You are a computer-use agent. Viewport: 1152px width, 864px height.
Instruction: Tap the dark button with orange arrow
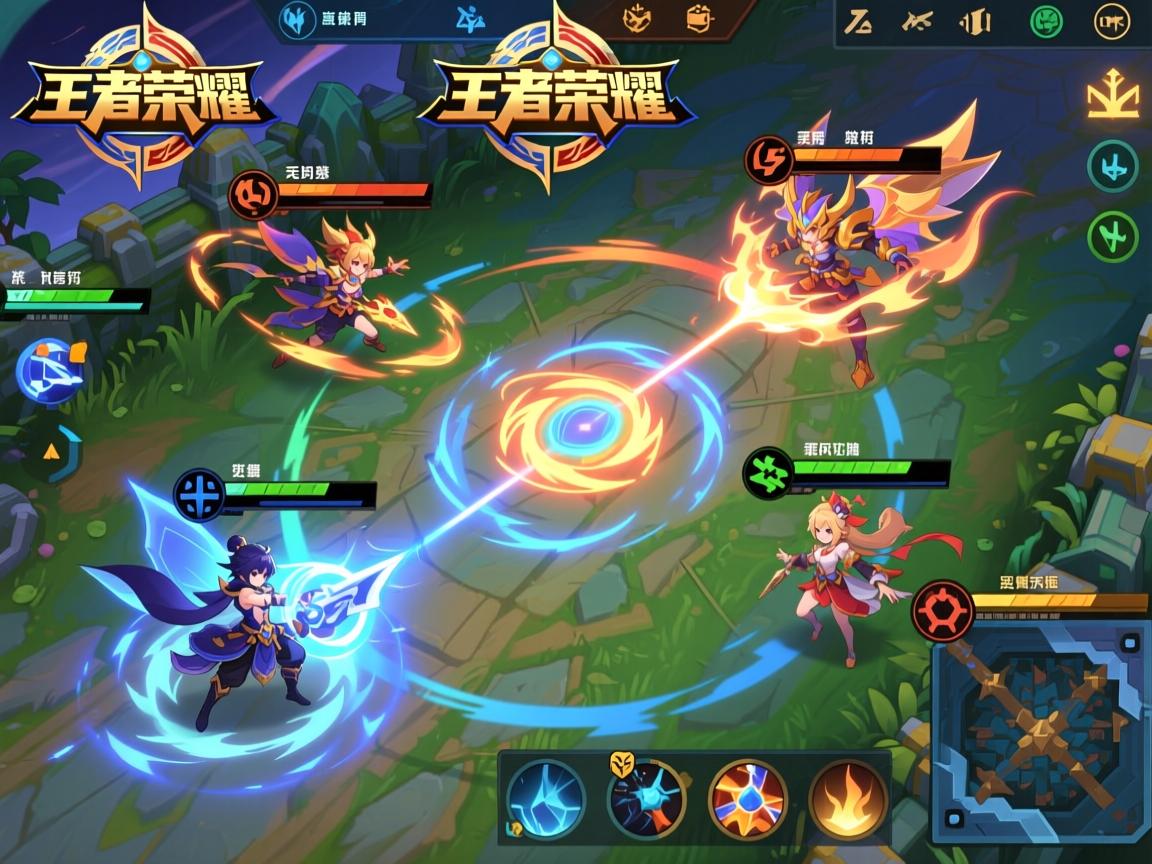pyautogui.click(x=52, y=453)
